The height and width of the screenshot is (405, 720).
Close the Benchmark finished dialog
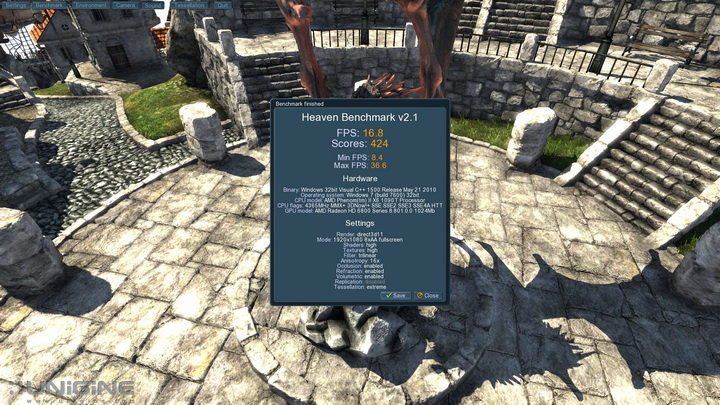point(428,296)
